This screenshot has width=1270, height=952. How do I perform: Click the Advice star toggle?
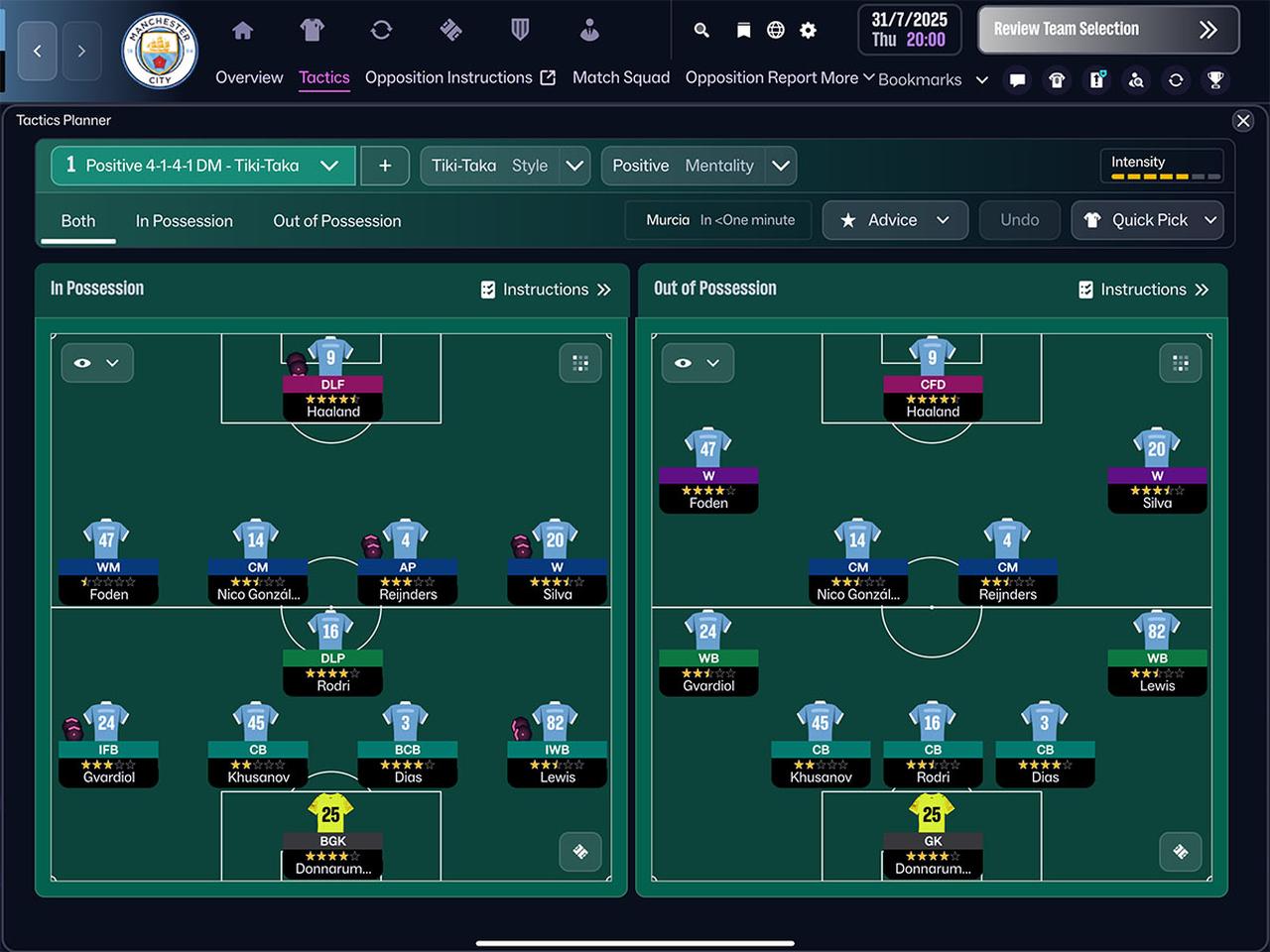coord(848,220)
